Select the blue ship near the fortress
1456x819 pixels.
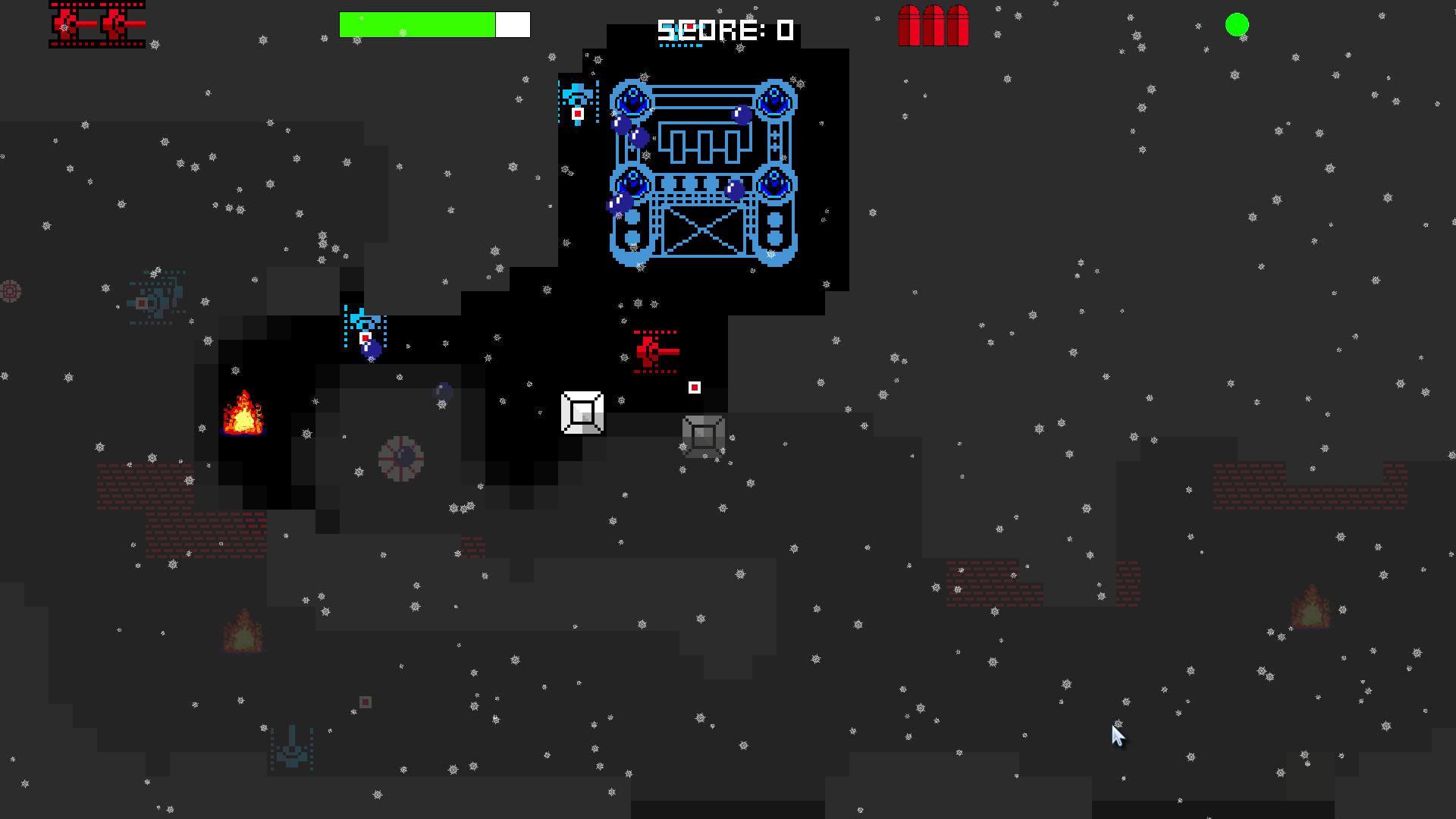(x=576, y=97)
